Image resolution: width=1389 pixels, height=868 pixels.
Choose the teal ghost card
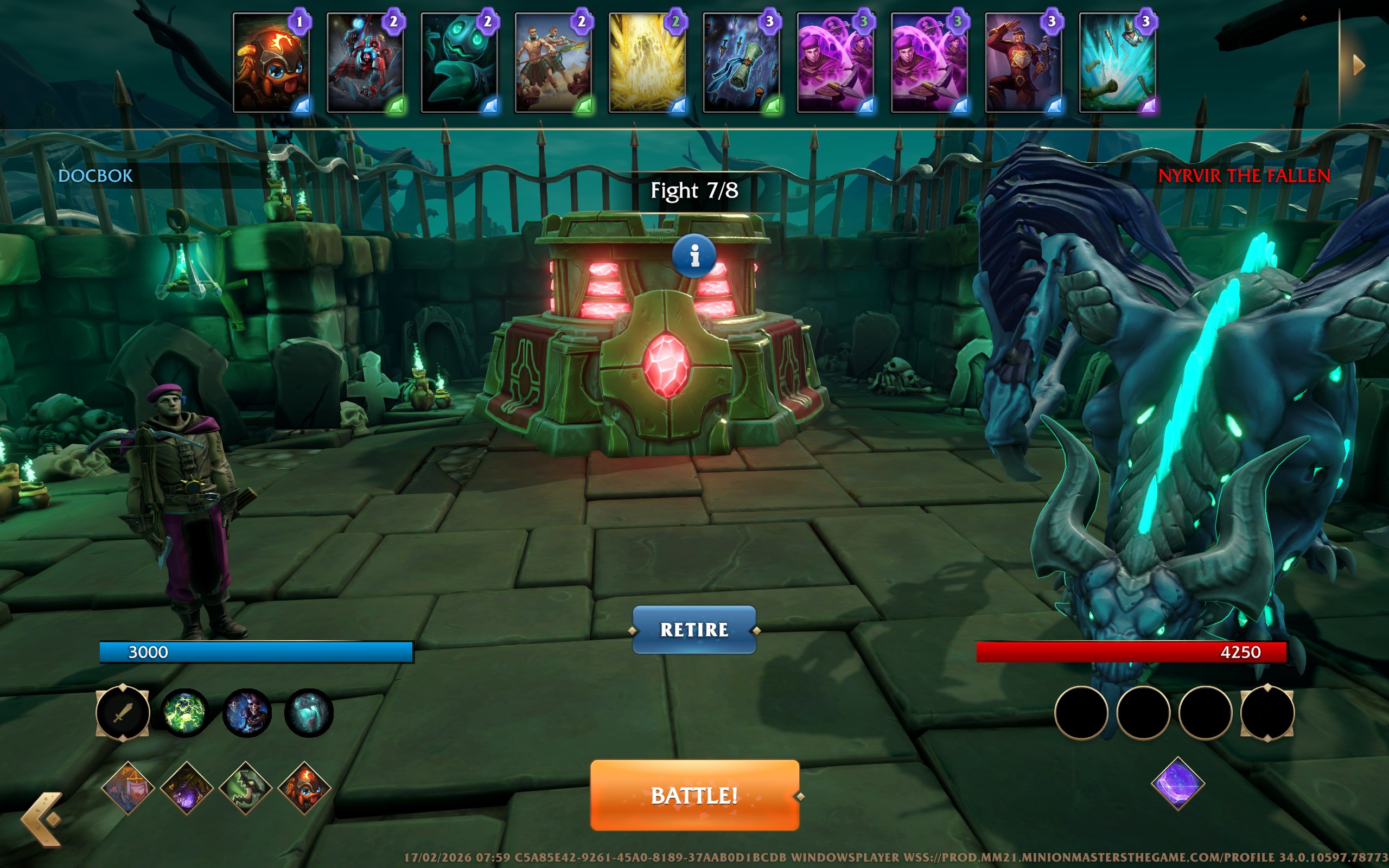(460, 62)
